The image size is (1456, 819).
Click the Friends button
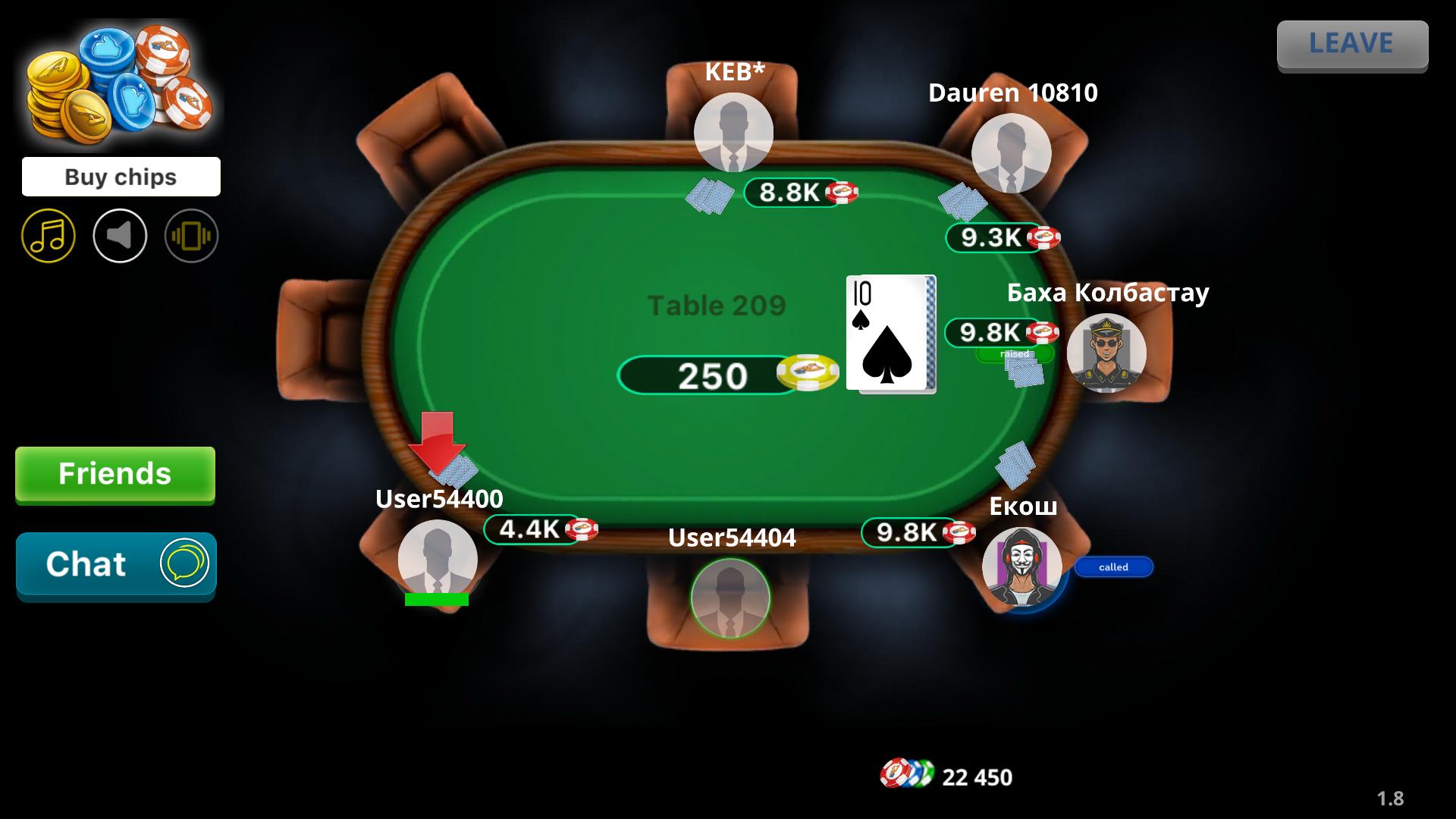[x=115, y=475]
